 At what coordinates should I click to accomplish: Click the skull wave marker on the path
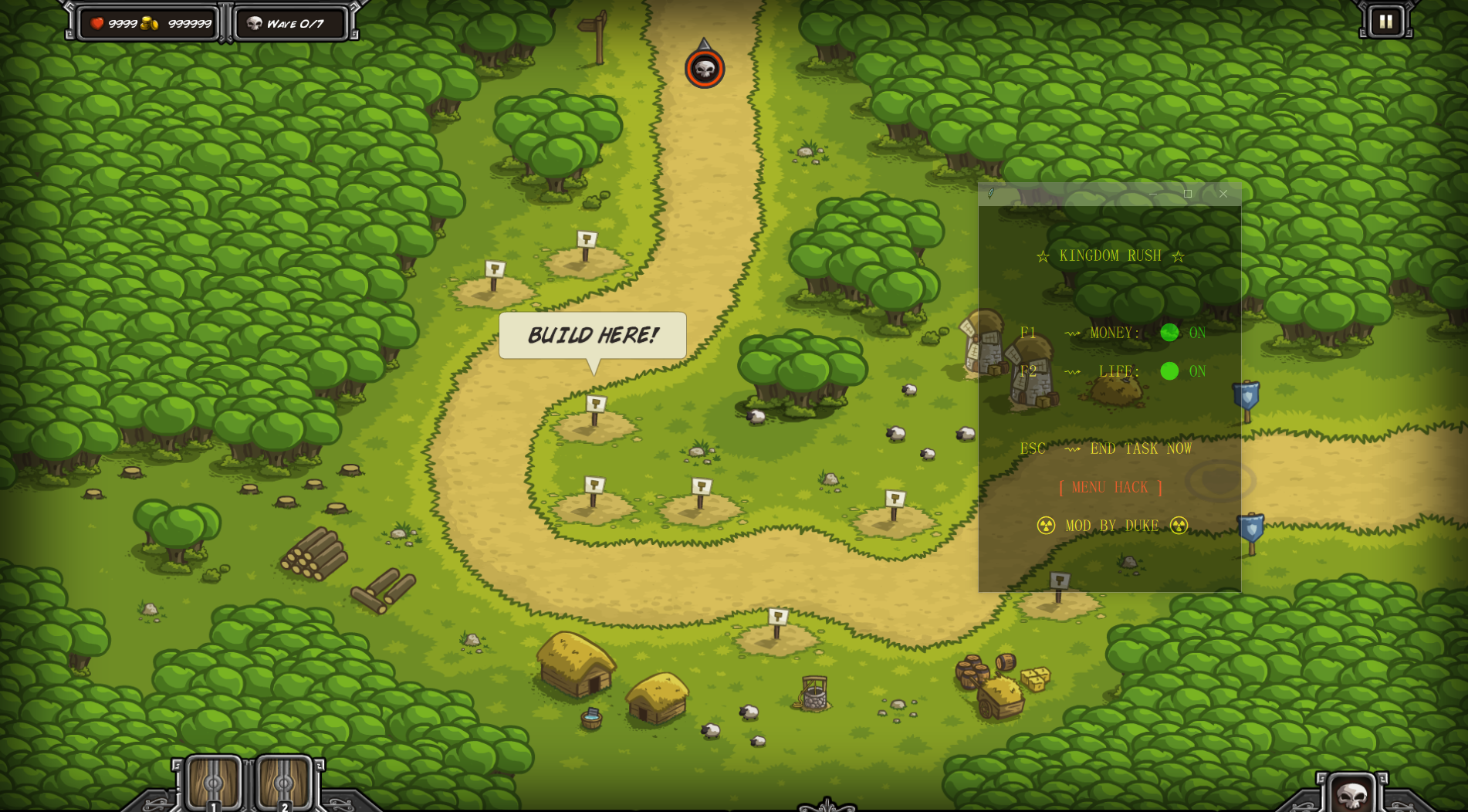coord(703,69)
